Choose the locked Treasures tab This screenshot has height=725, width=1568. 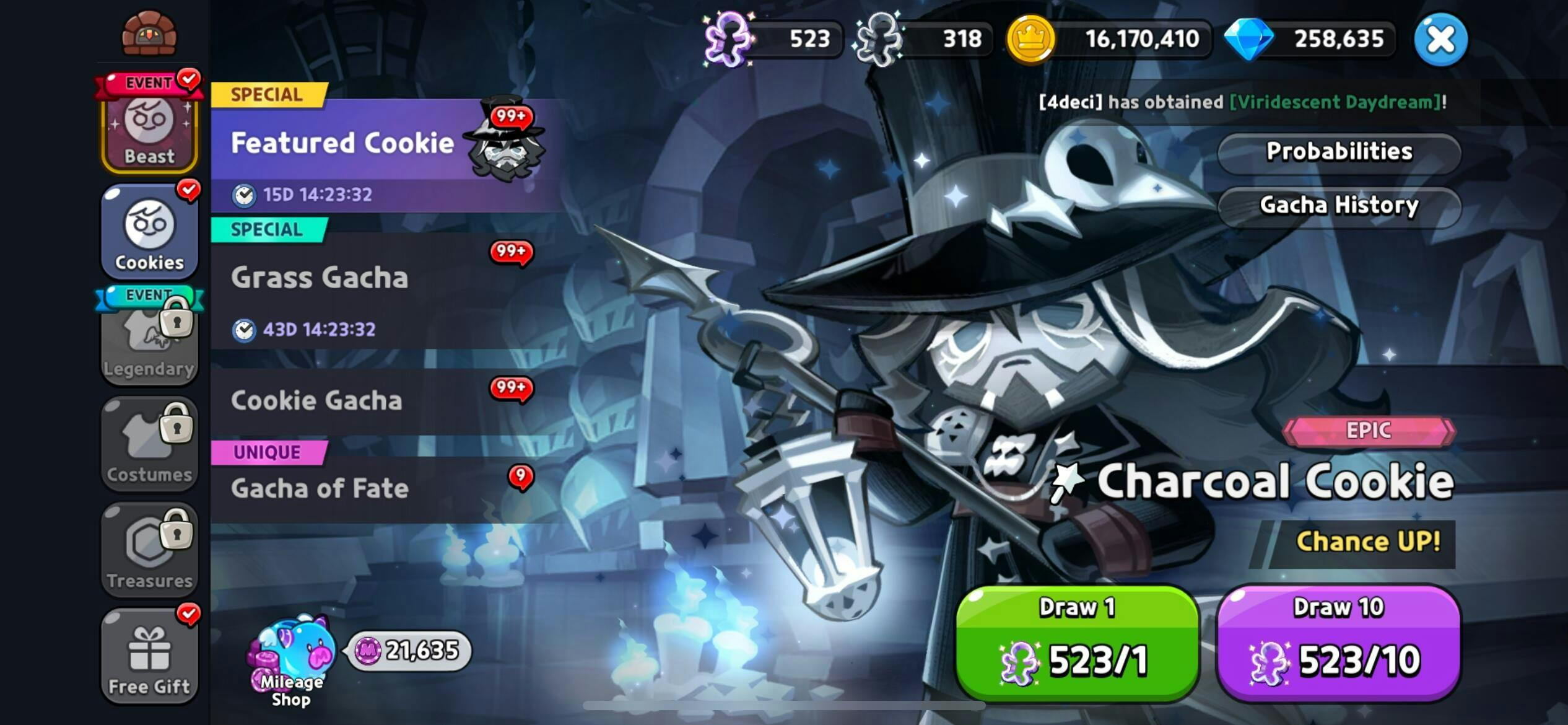[x=149, y=550]
